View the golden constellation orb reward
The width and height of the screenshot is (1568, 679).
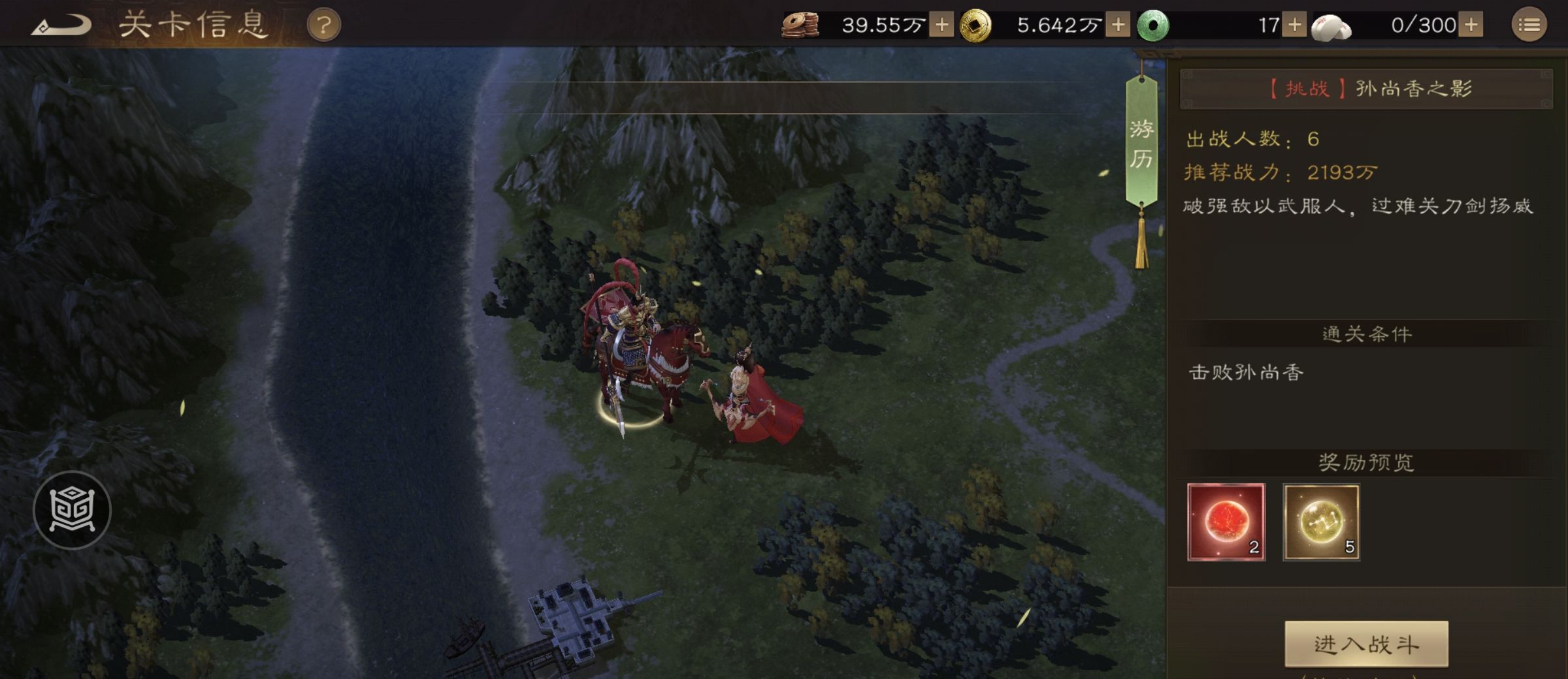click(1321, 522)
